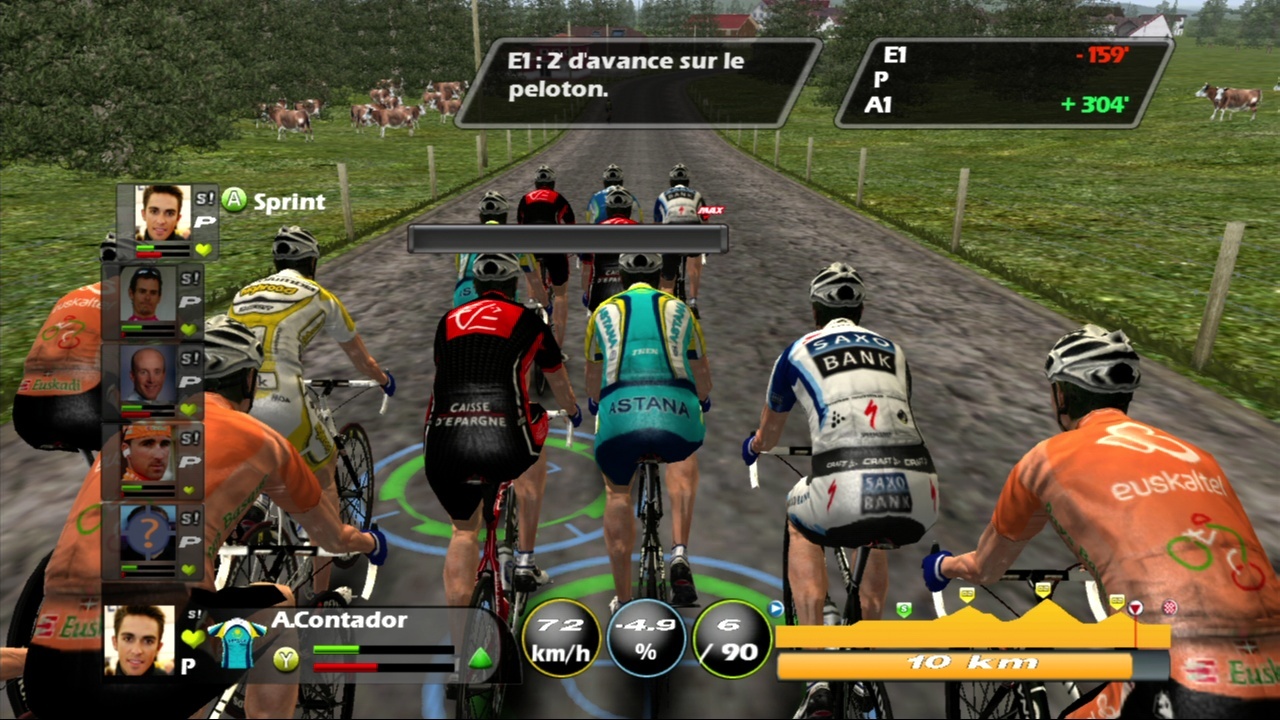Click the green up-arrow beside the energy bars
Image resolution: width=1280 pixels, height=720 pixels.
(x=480, y=658)
